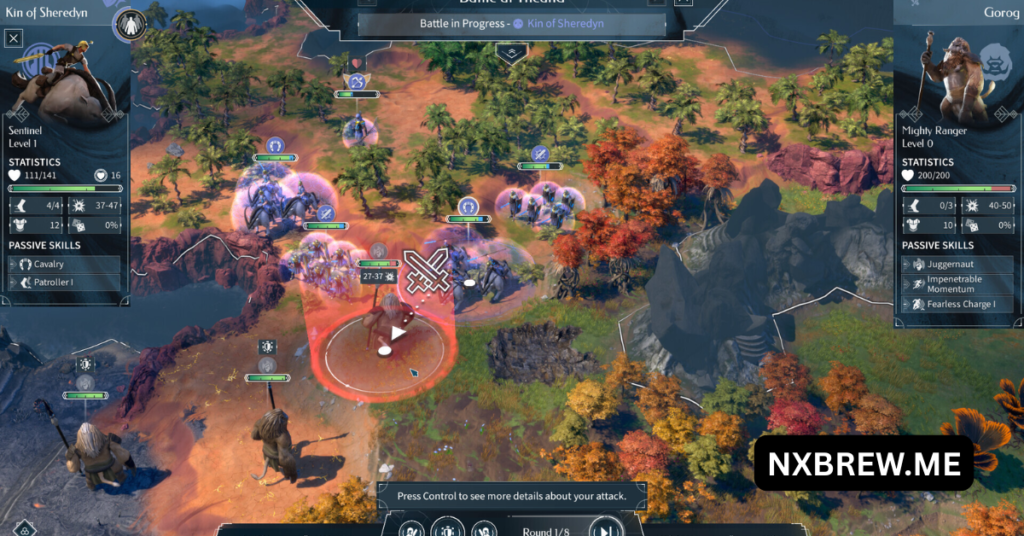
Task: Open the winged figure icon beside Kin of Sheredyn
Action: (x=130, y=24)
